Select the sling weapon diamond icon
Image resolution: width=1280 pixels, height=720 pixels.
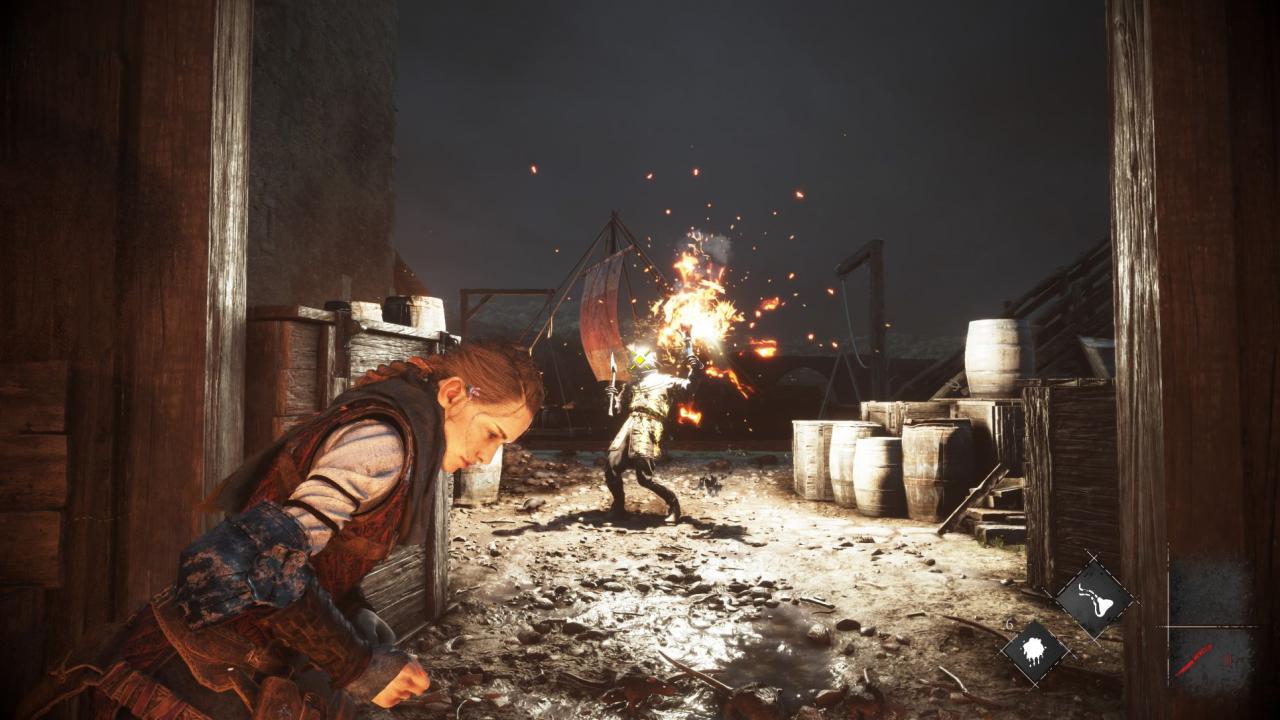point(1094,599)
